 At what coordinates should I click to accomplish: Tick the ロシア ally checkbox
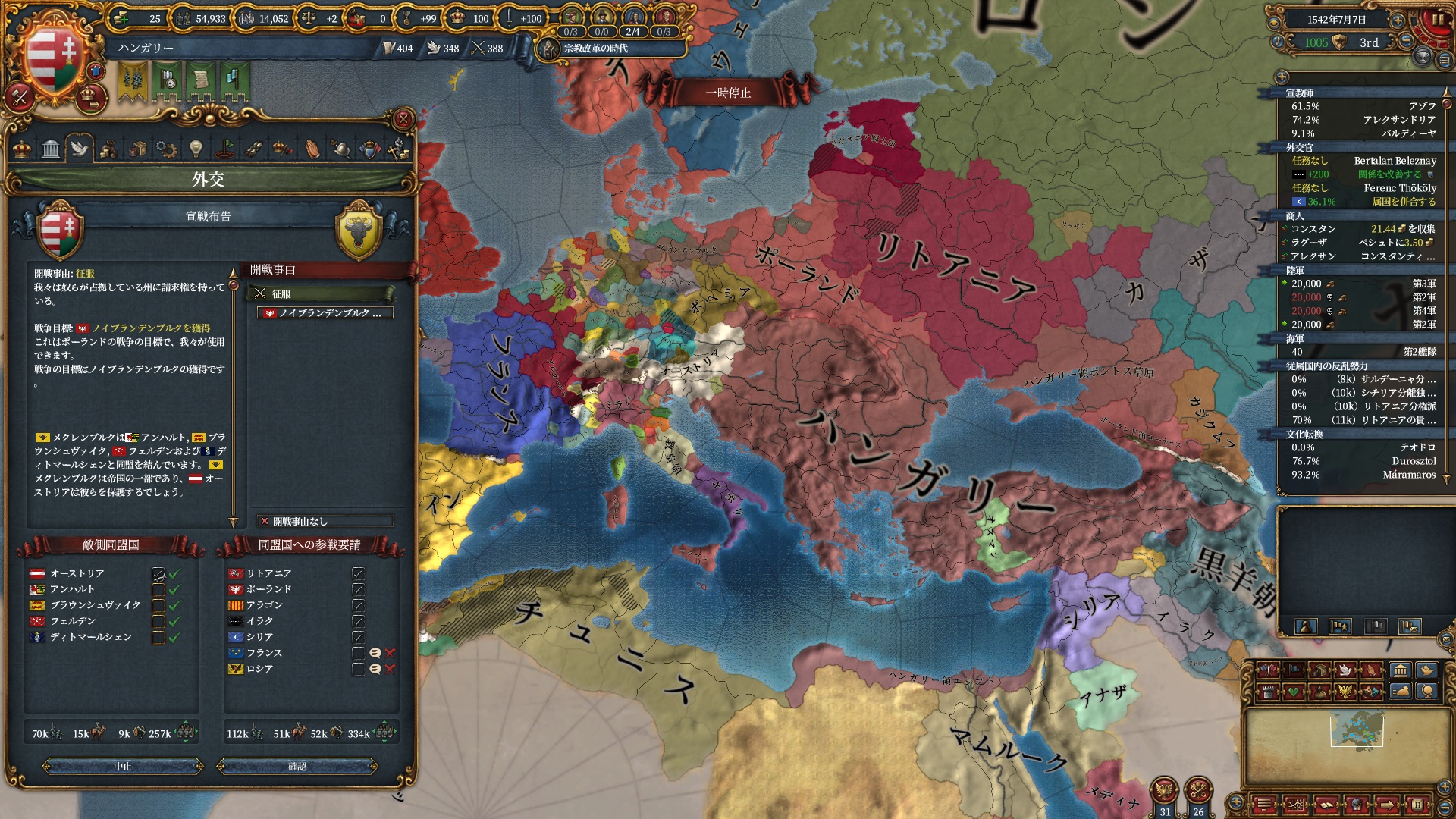tap(358, 669)
